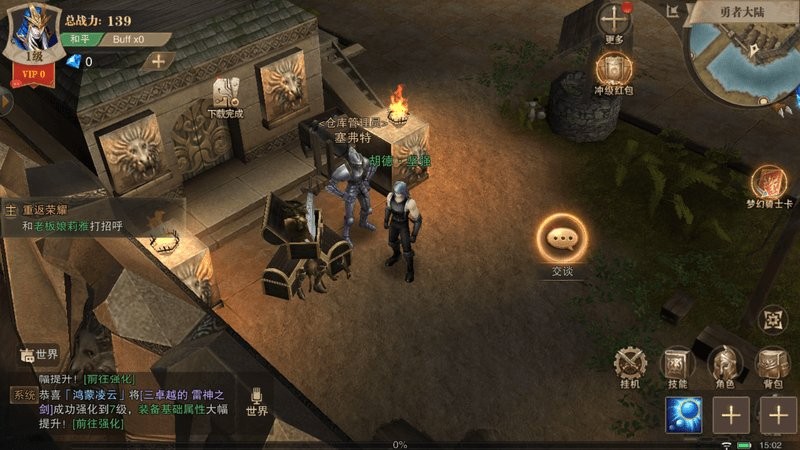Talk to NPC via 交谈 button
Viewport: 800px width, 450px height.
[x=561, y=240]
